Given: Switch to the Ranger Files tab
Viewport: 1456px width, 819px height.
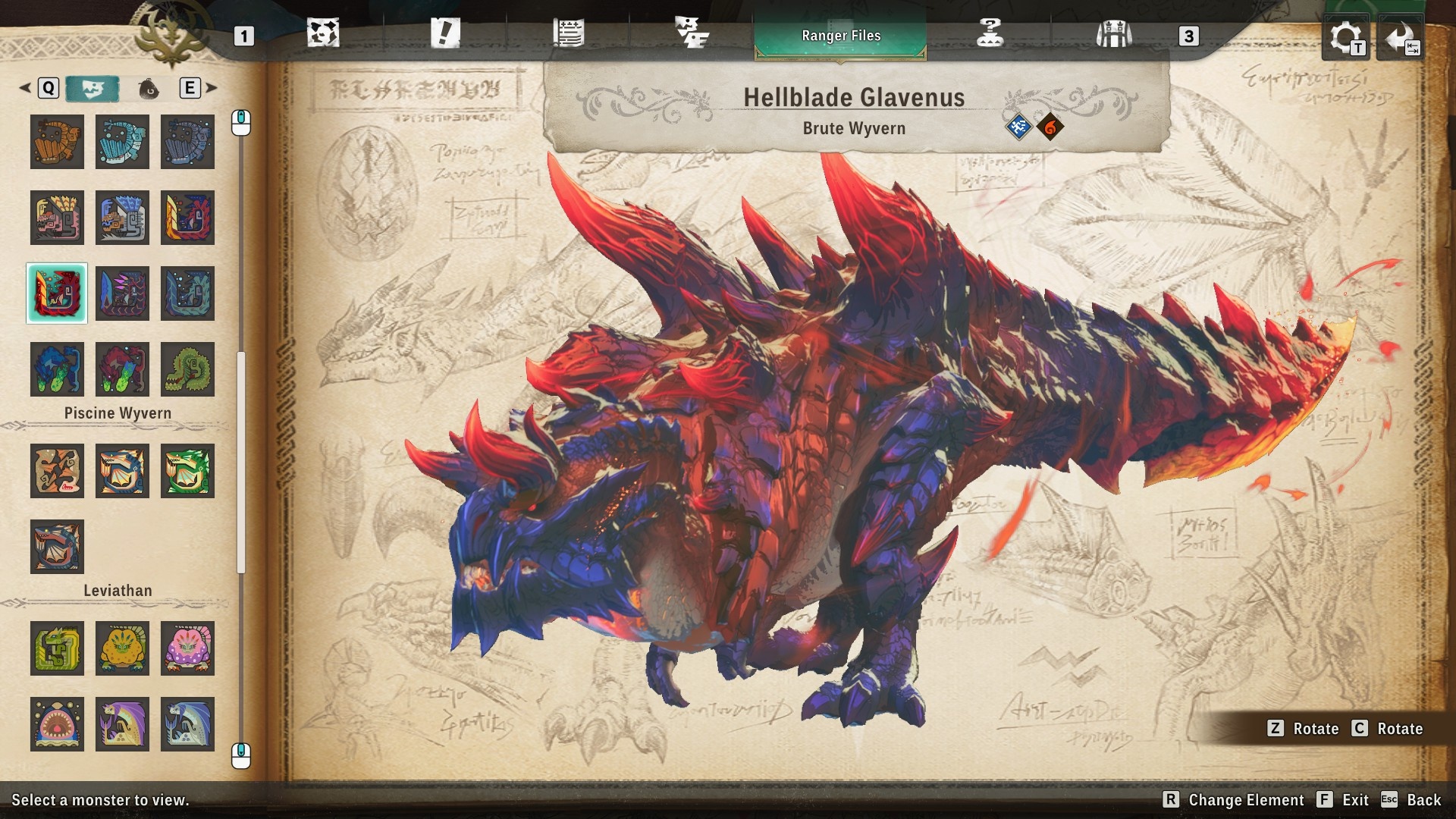Looking at the screenshot, I should coord(840,35).
